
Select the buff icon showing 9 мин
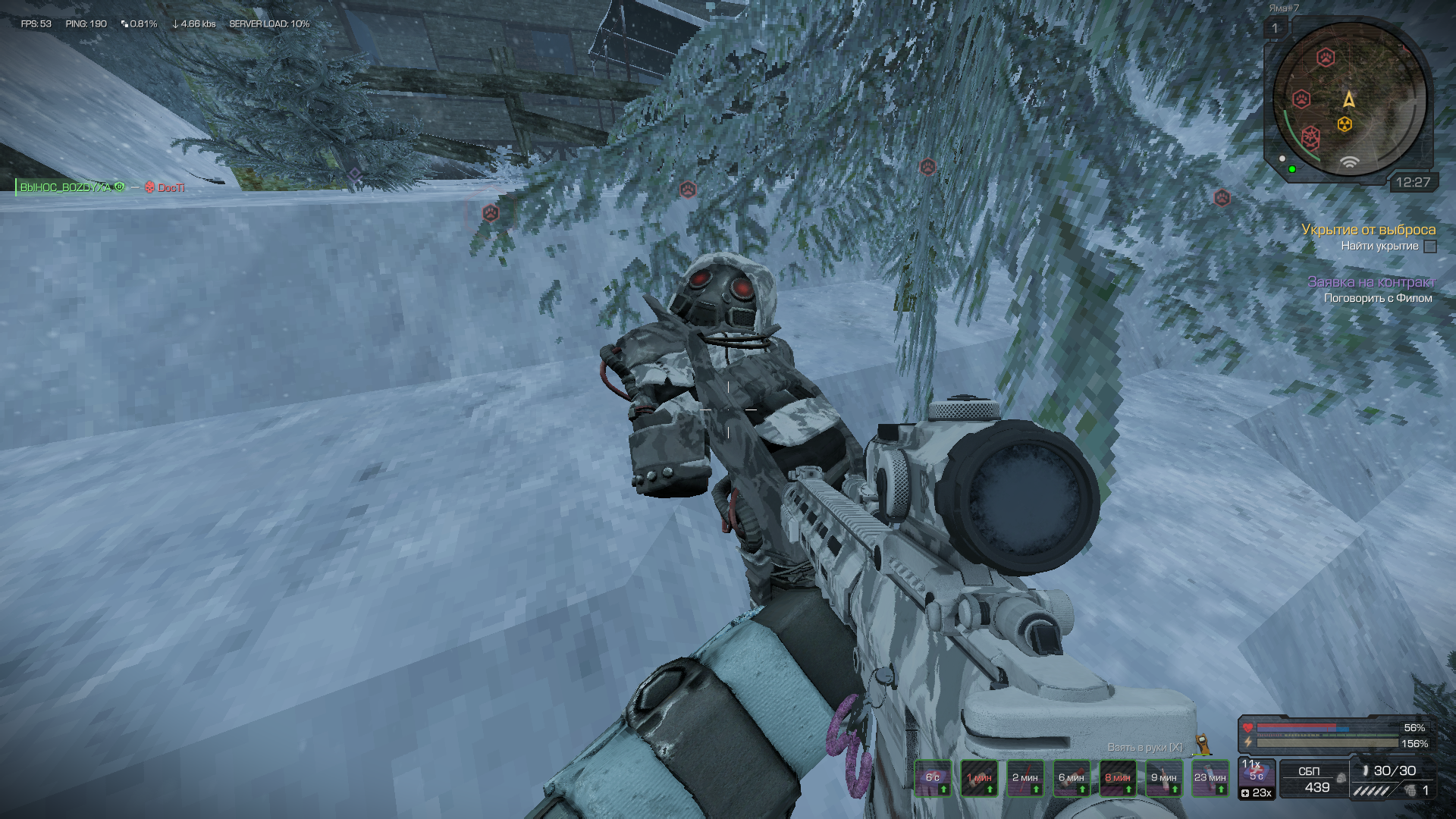pos(1164,778)
